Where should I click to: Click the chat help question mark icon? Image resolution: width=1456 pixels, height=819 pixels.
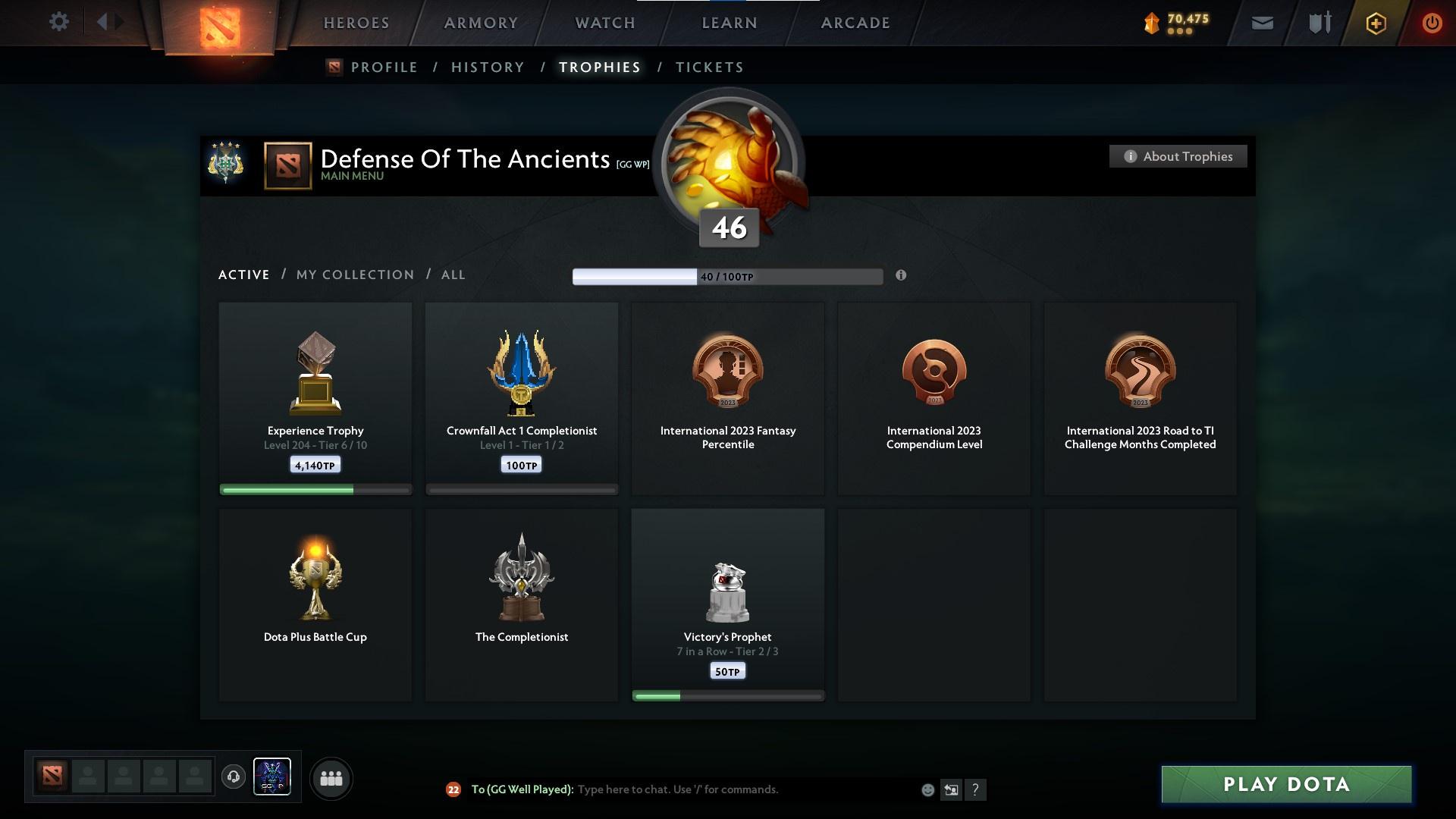coord(976,789)
